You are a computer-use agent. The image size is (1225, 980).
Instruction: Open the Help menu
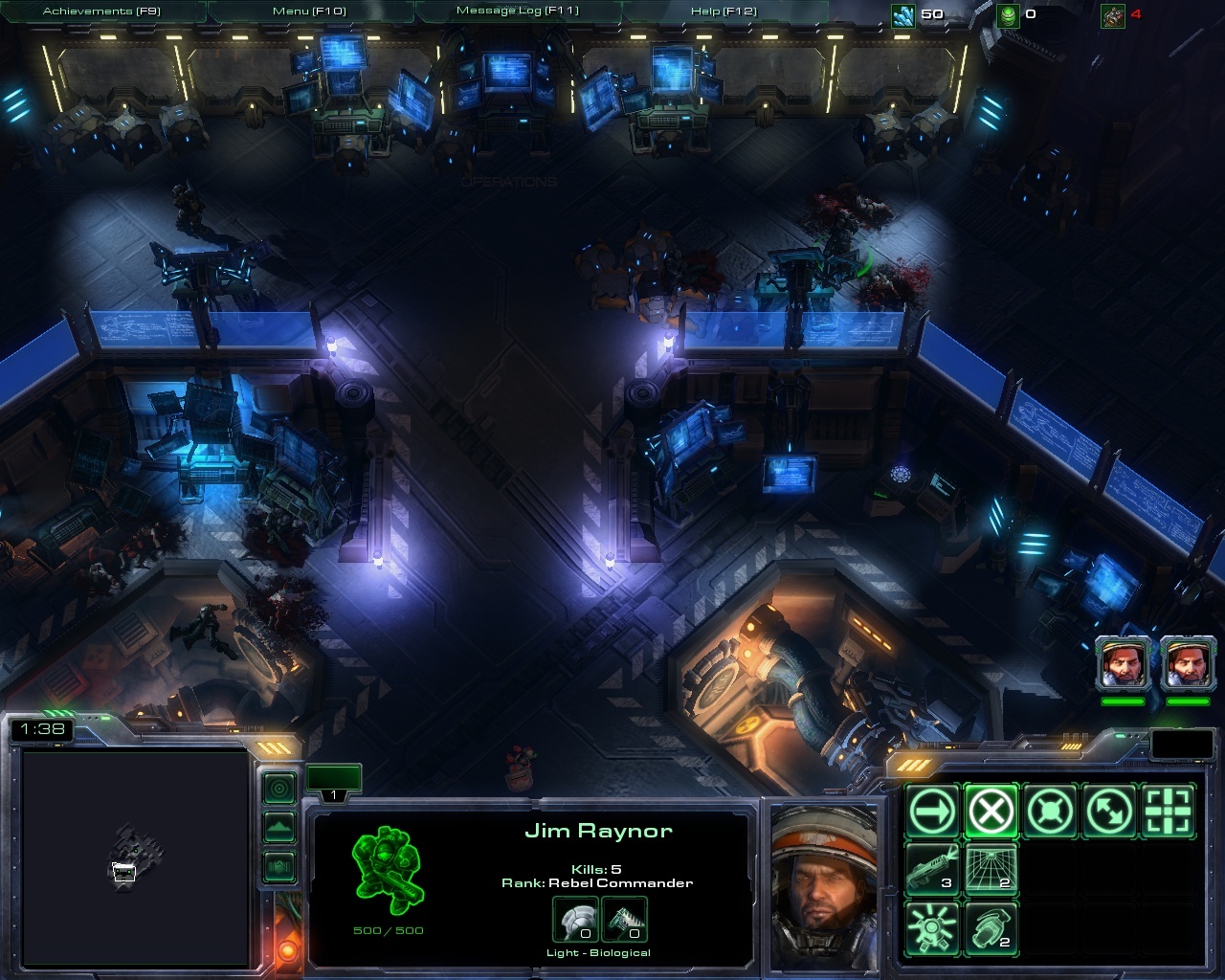click(x=724, y=11)
